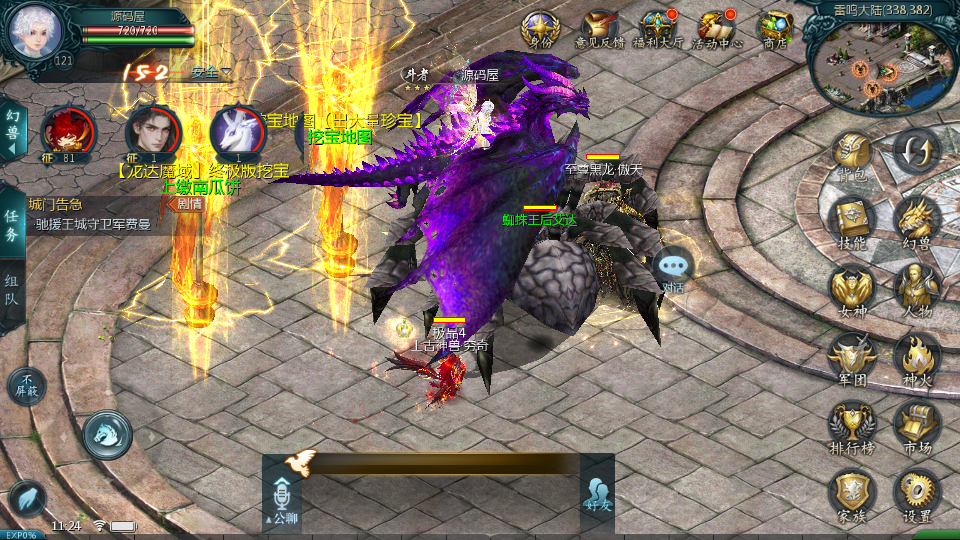This screenshot has height=540, width=960.
Task: Open the 人物 character sheet
Action: coord(916,288)
